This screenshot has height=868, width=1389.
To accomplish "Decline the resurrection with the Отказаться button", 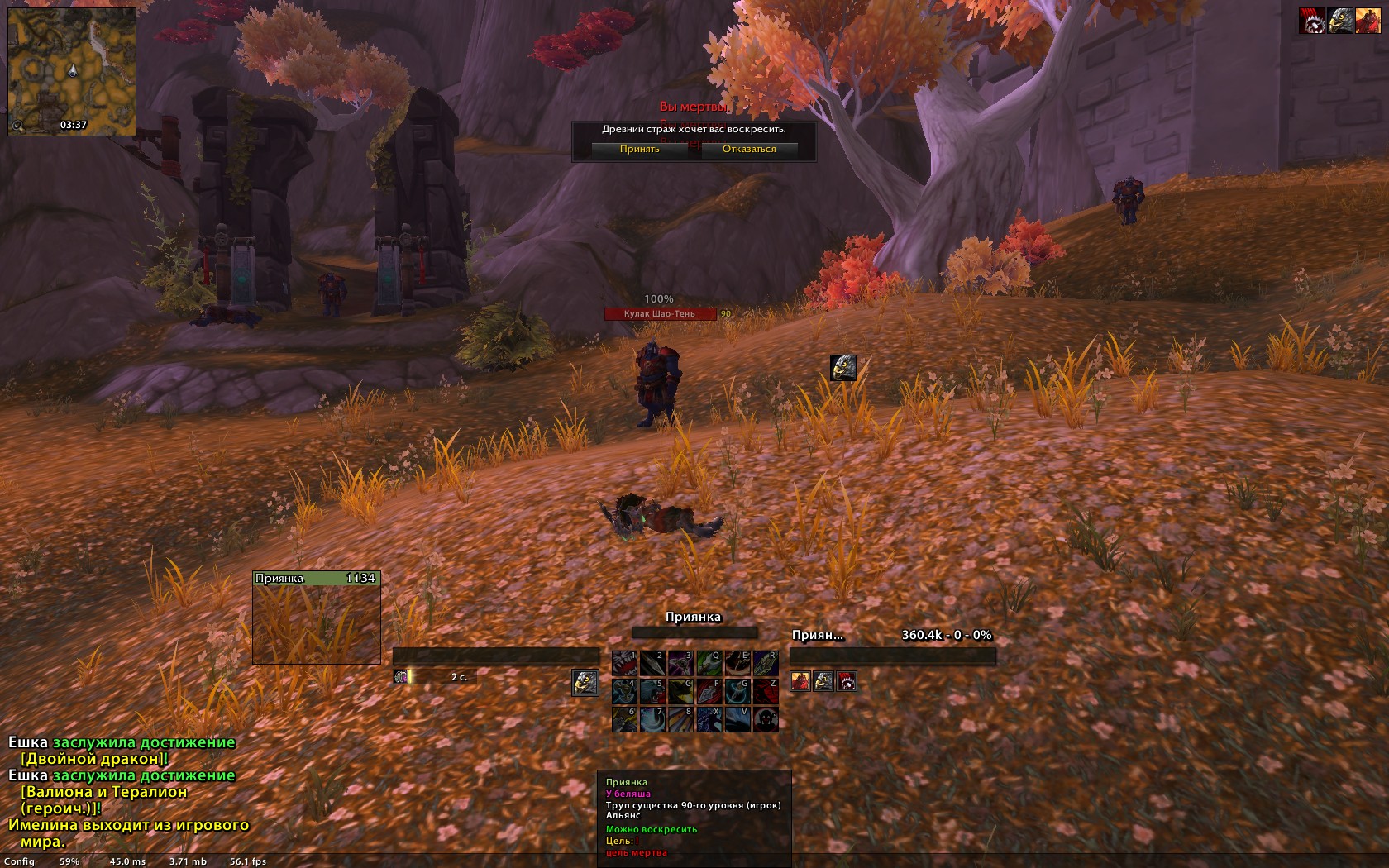I will [749, 149].
